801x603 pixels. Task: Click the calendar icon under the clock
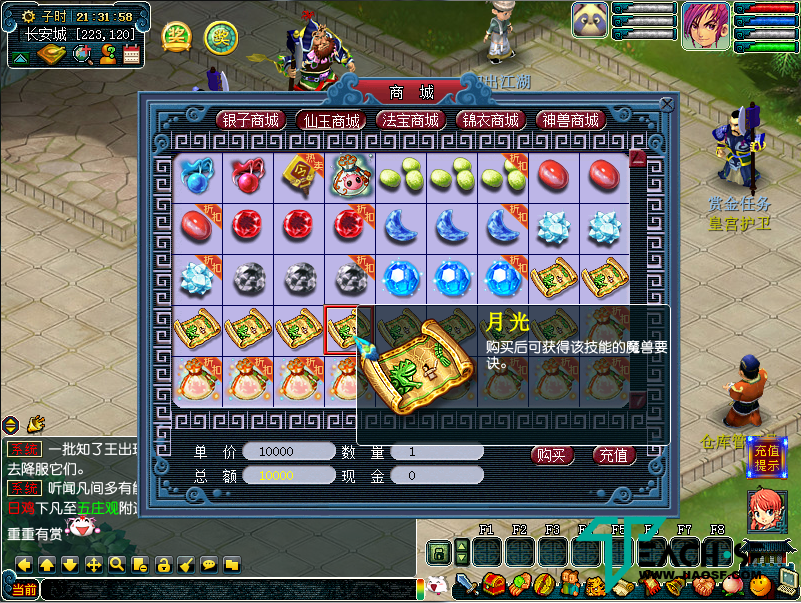pyautogui.click(x=131, y=54)
